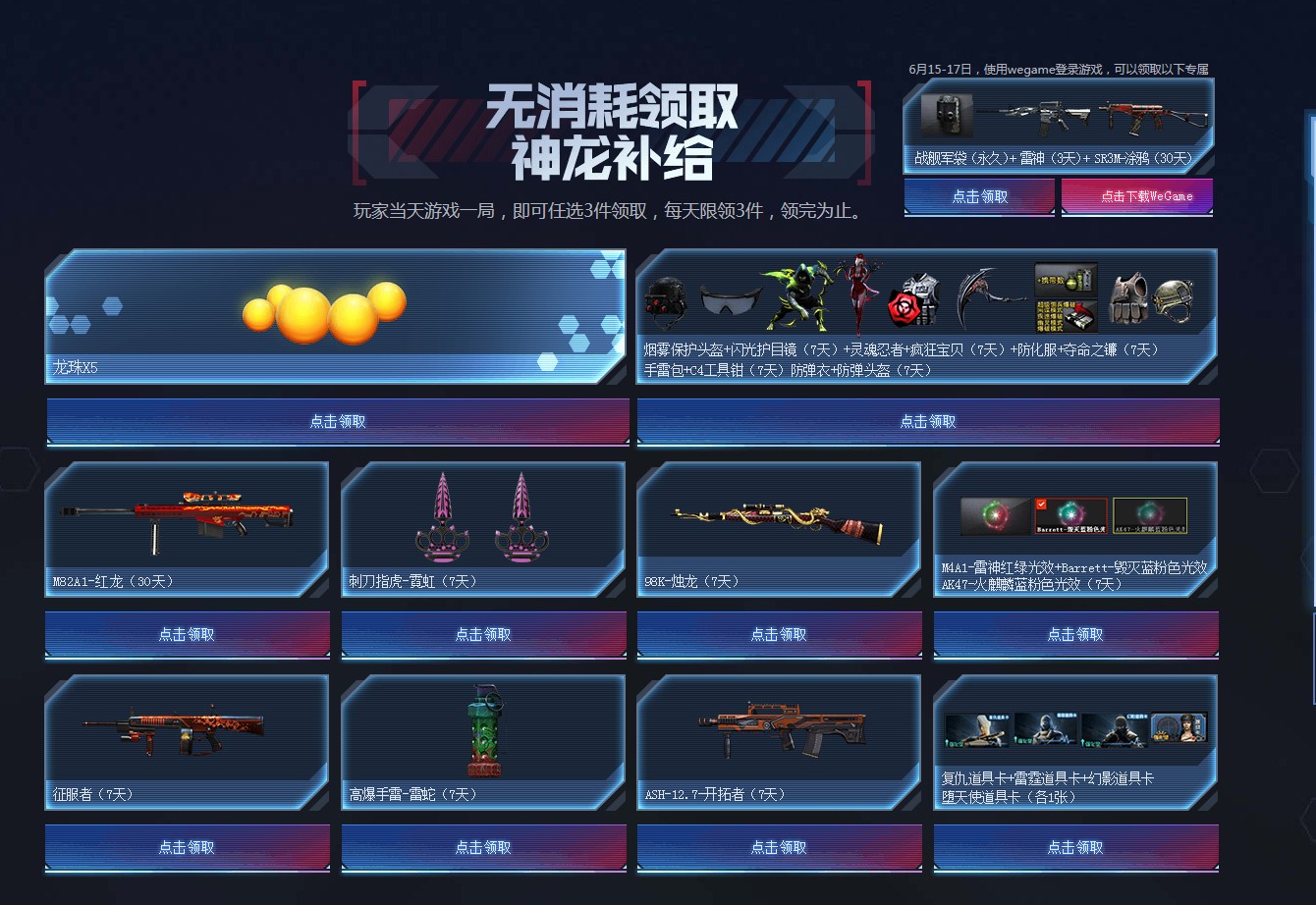Click the 堕天使道具卡 character card thumbnail

tap(1179, 729)
